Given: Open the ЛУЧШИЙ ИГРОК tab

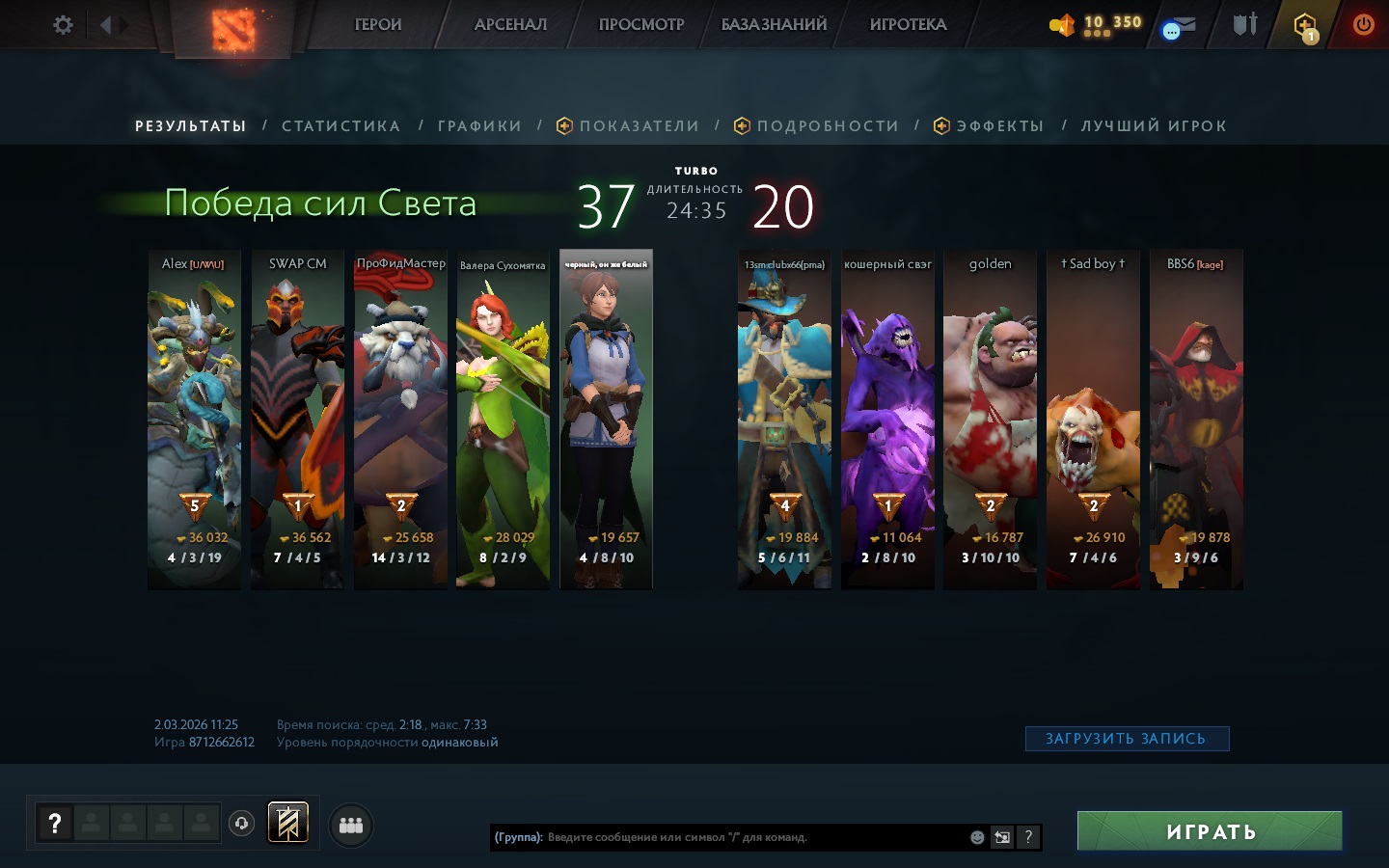Looking at the screenshot, I should [1154, 126].
